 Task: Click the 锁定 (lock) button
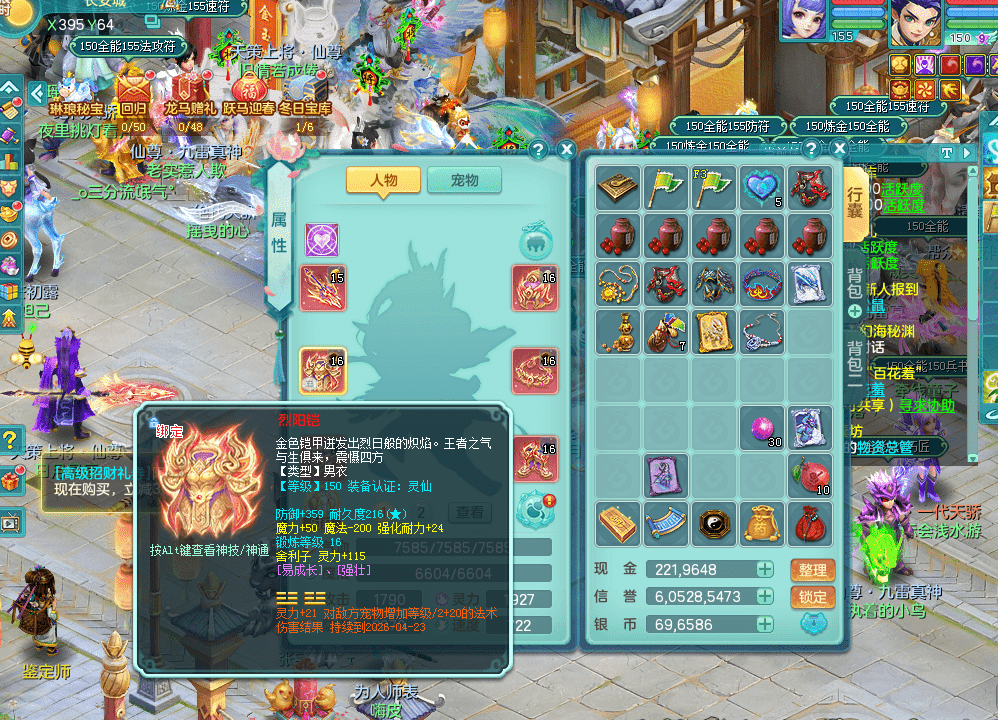coord(812,597)
